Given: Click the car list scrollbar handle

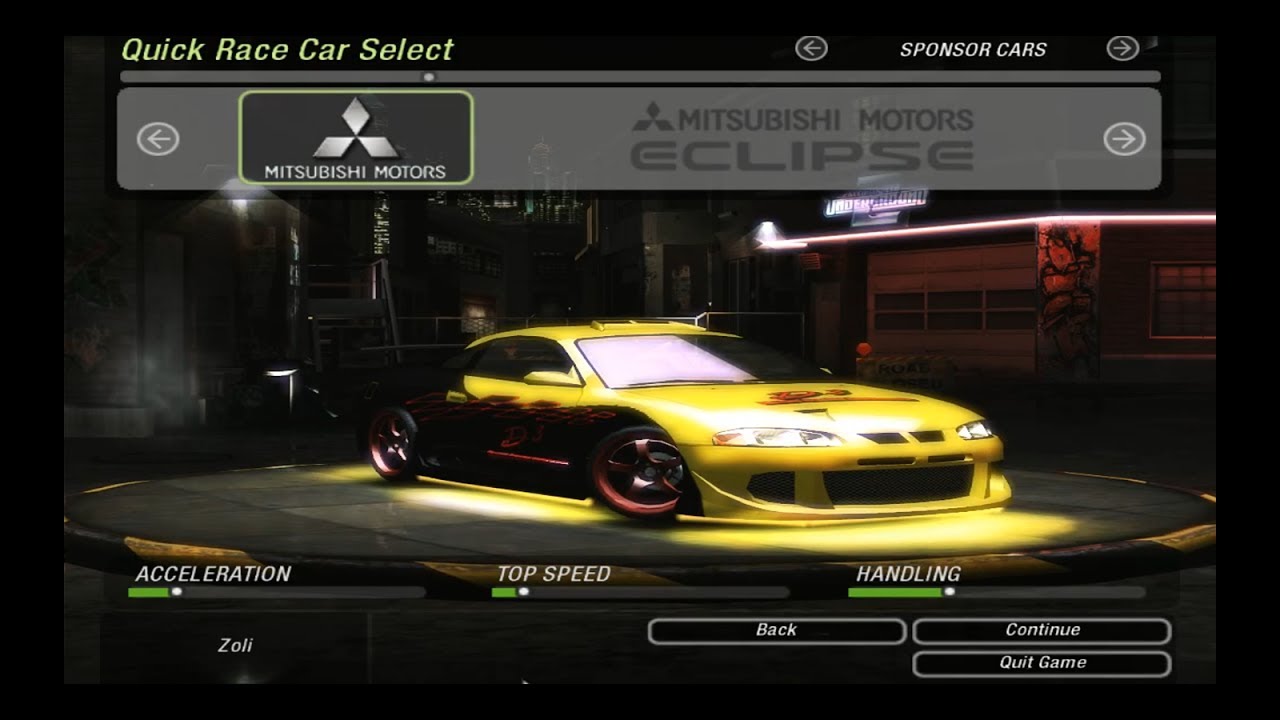Looking at the screenshot, I should click(429, 76).
